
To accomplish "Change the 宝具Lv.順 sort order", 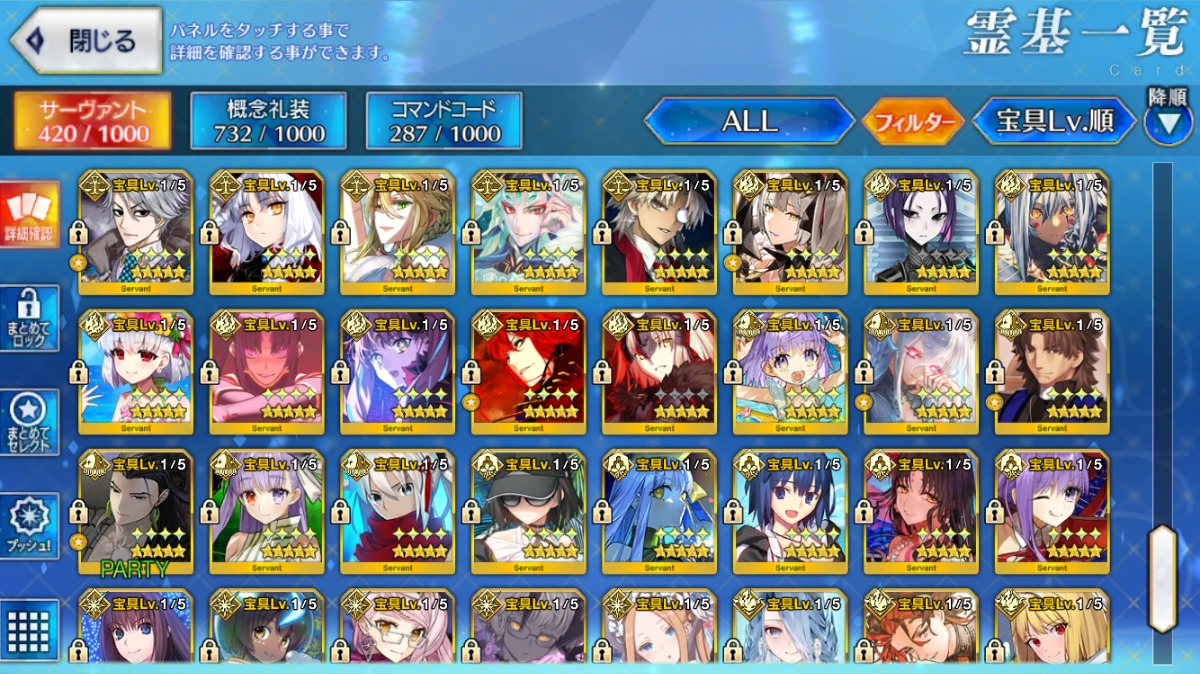I will 1054,122.
